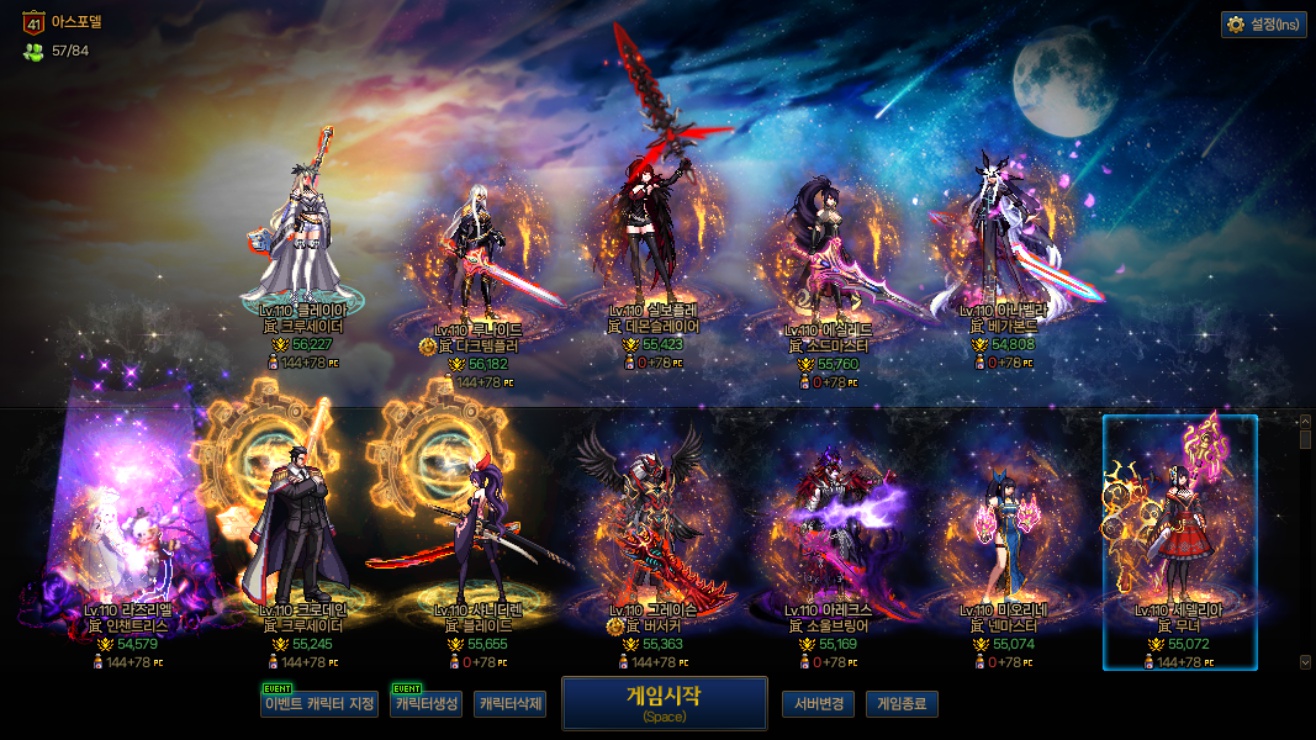Click the 이벤트 캐릭터 지정 button
The height and width of the screenshot is (740, 1316).
coord(319,704)
